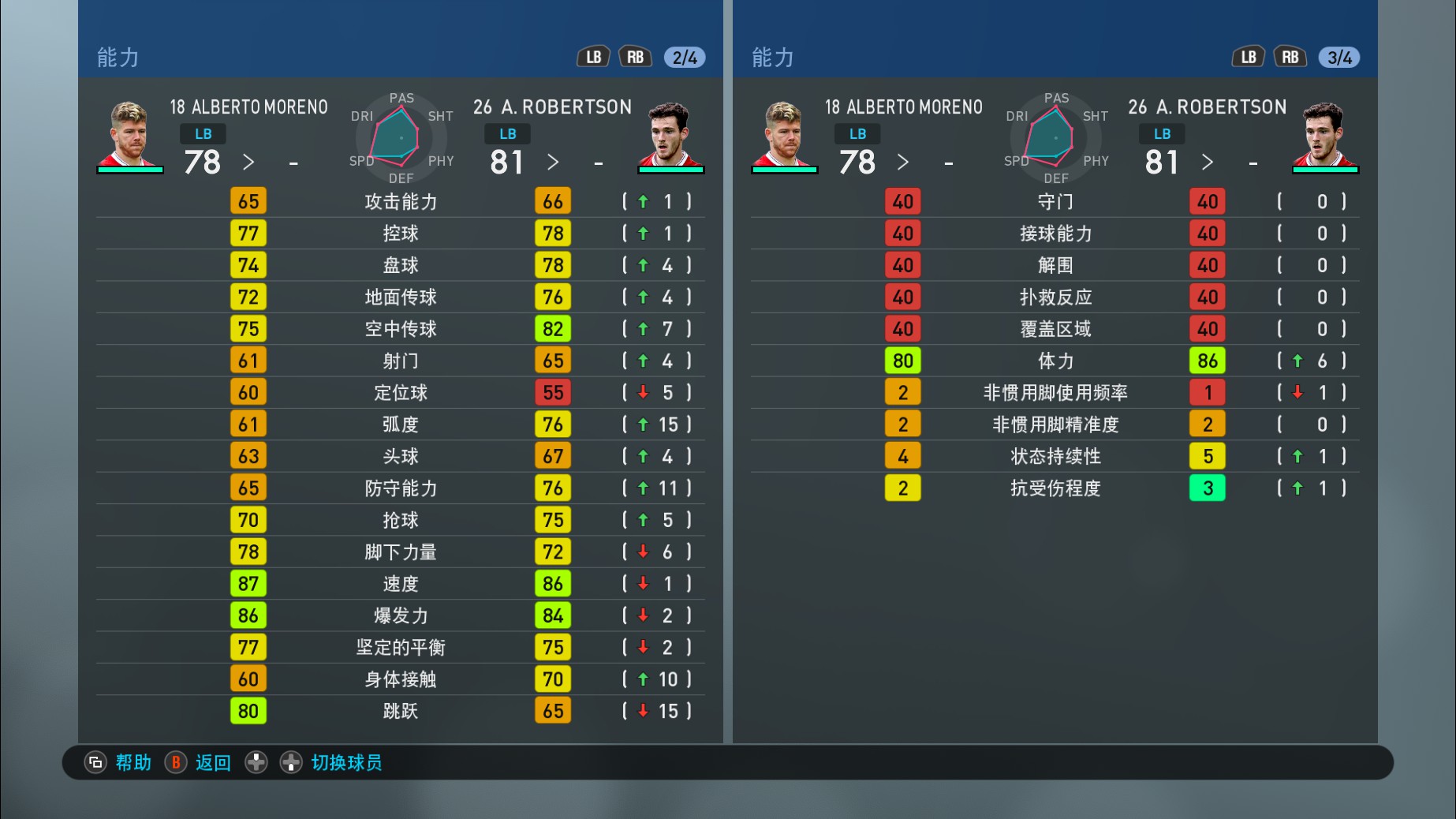Click Robertson's green condition bar under his portrait

tap(672, 168)
